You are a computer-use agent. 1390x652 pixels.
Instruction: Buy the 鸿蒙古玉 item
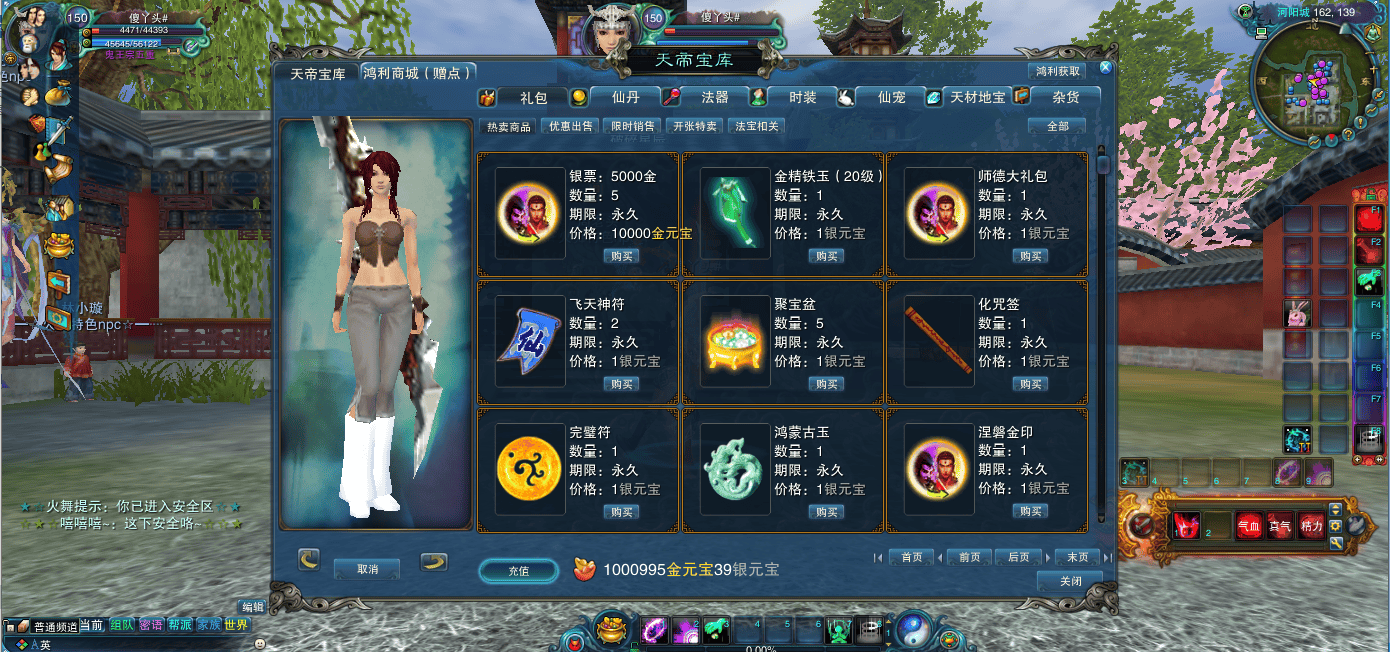tap(827, 512)
